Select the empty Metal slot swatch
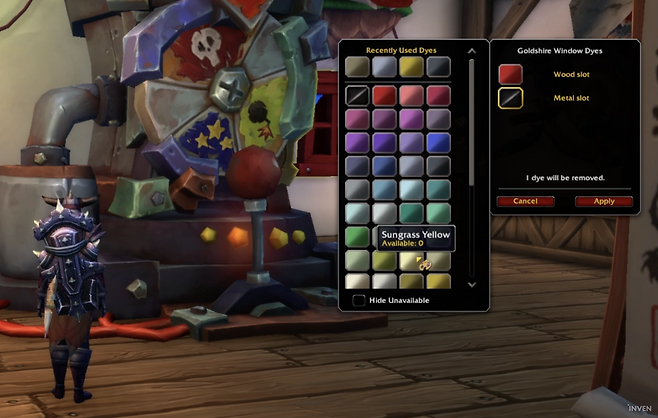The image size is (658, 418). [x=510, y=98]
